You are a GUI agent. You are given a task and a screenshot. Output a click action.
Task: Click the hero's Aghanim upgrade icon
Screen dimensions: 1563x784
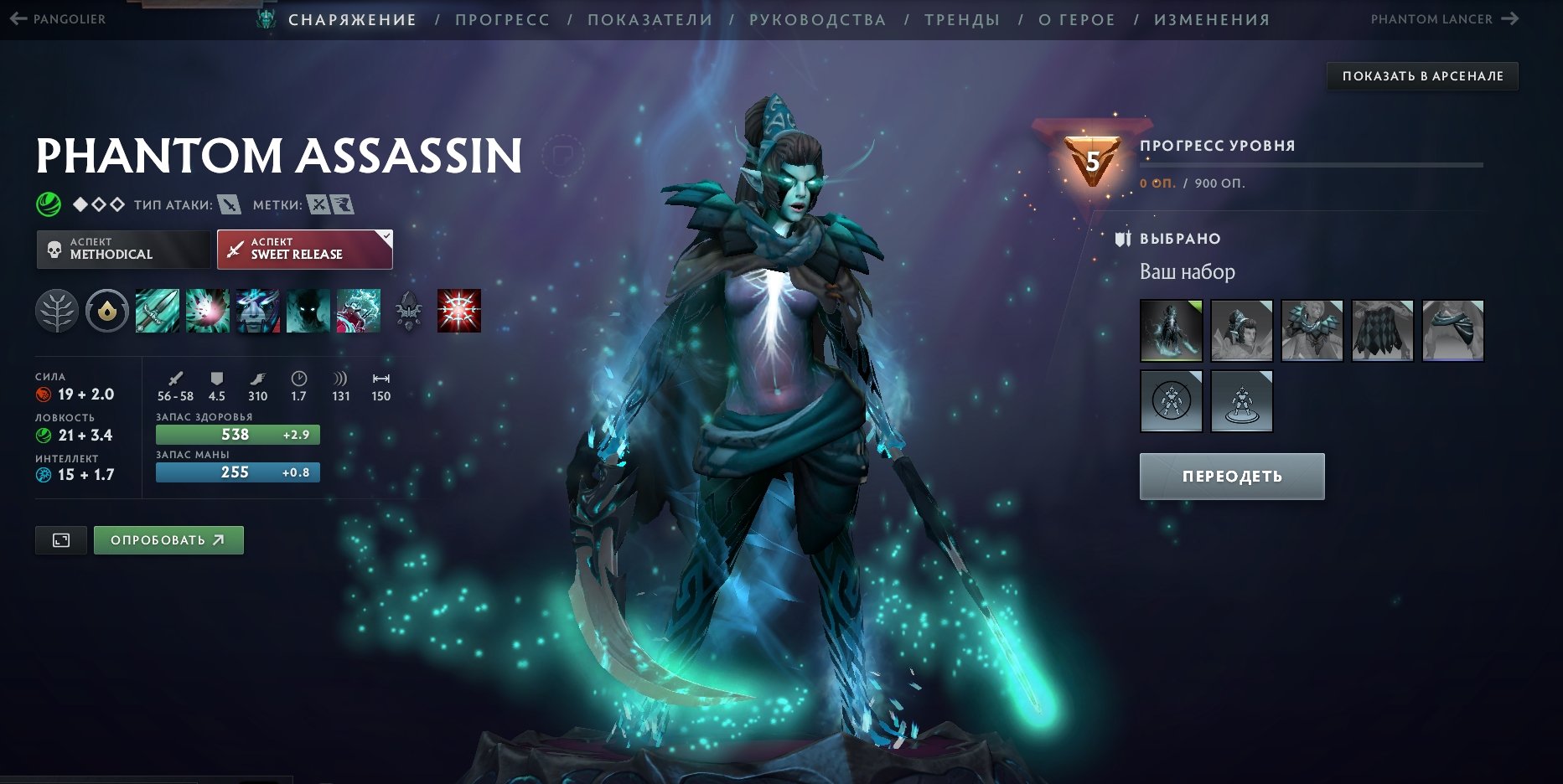[x=408, y=311]
